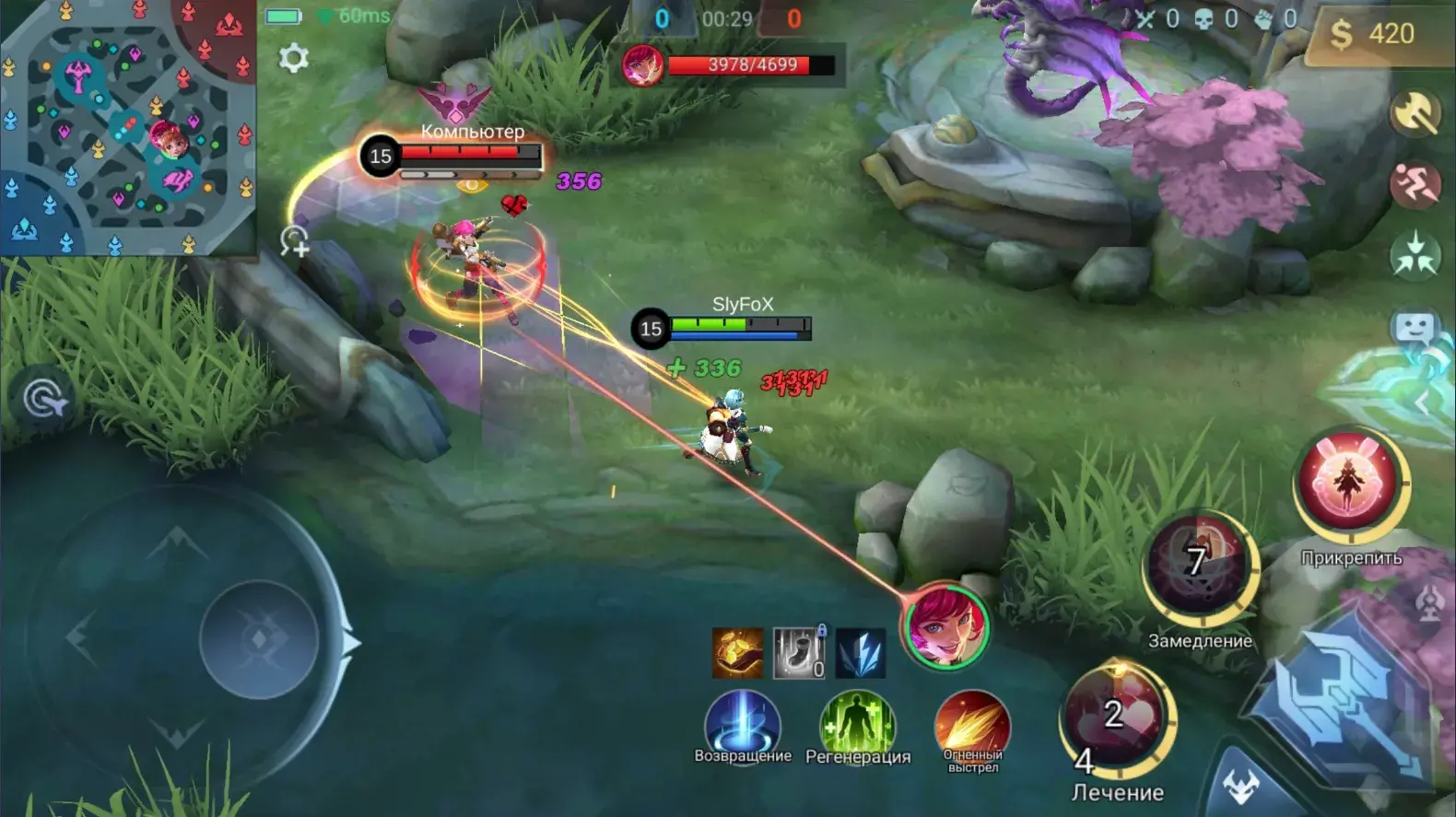Activate the Прикрепить skill
Image resolution: width=1456 pixels, height=817 pixels.
click(1350, 484)
